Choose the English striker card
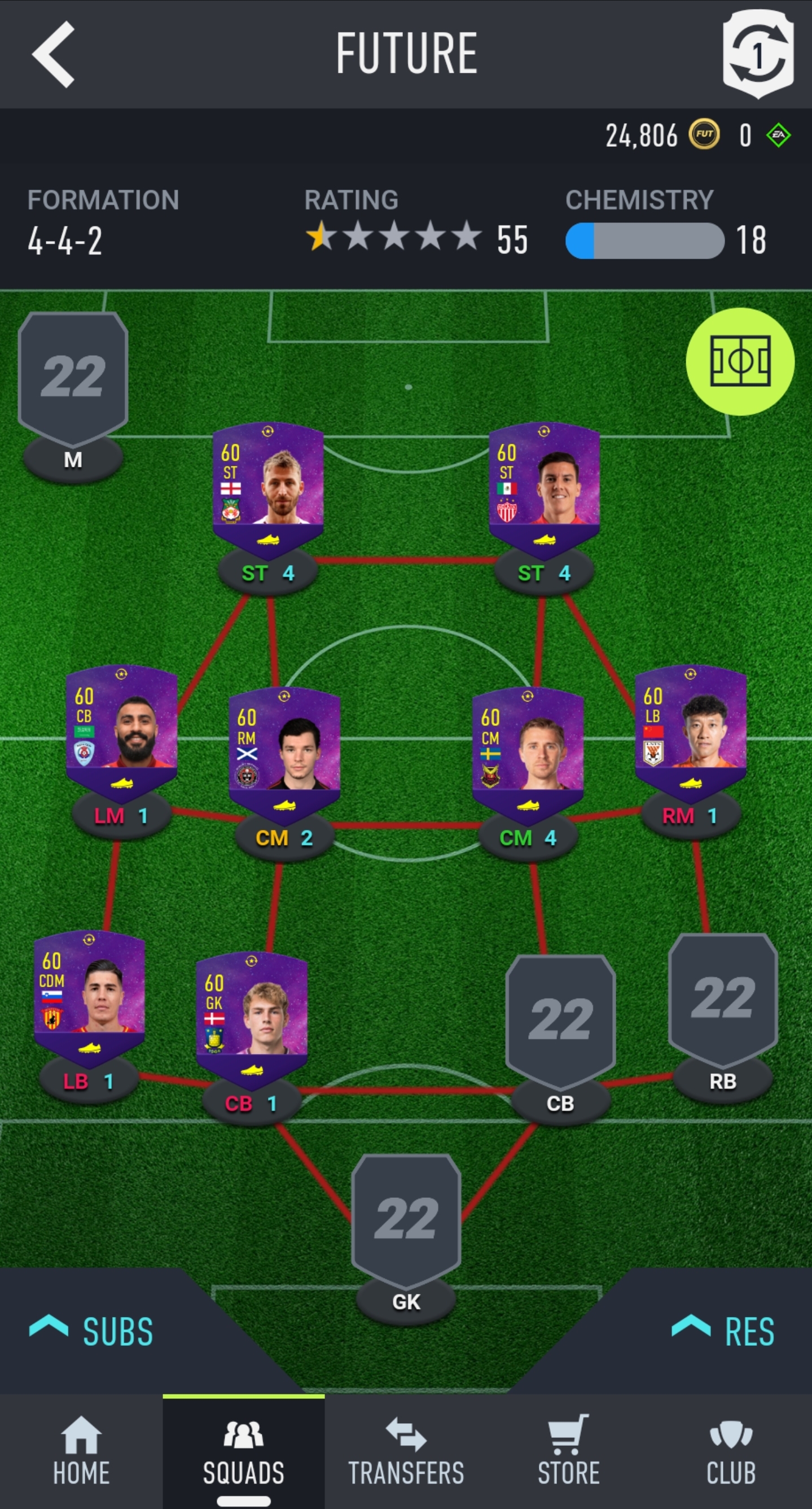 (268, 485)
